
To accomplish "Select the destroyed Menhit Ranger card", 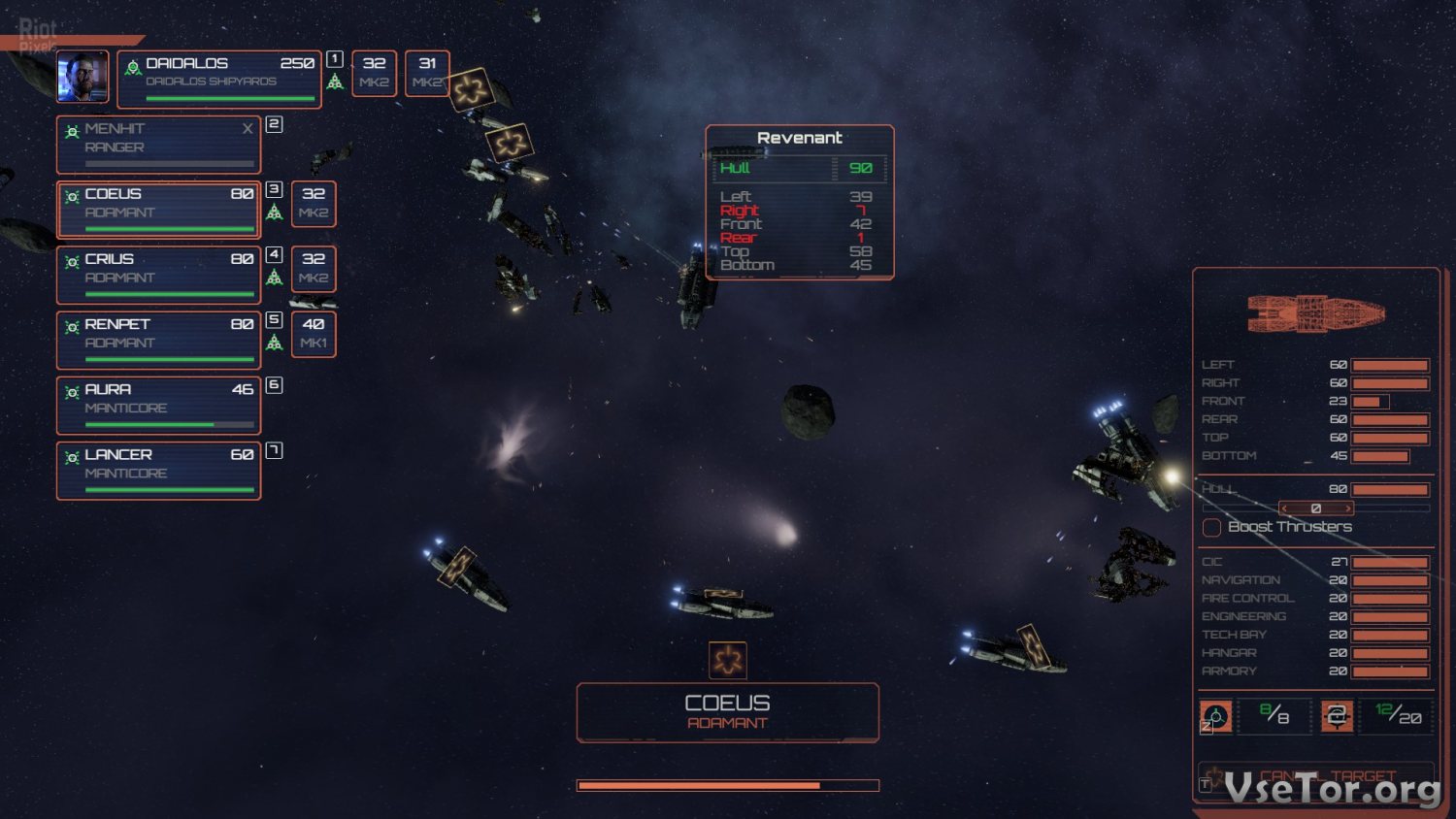I will pyautogui.click(x=159, y=144).
